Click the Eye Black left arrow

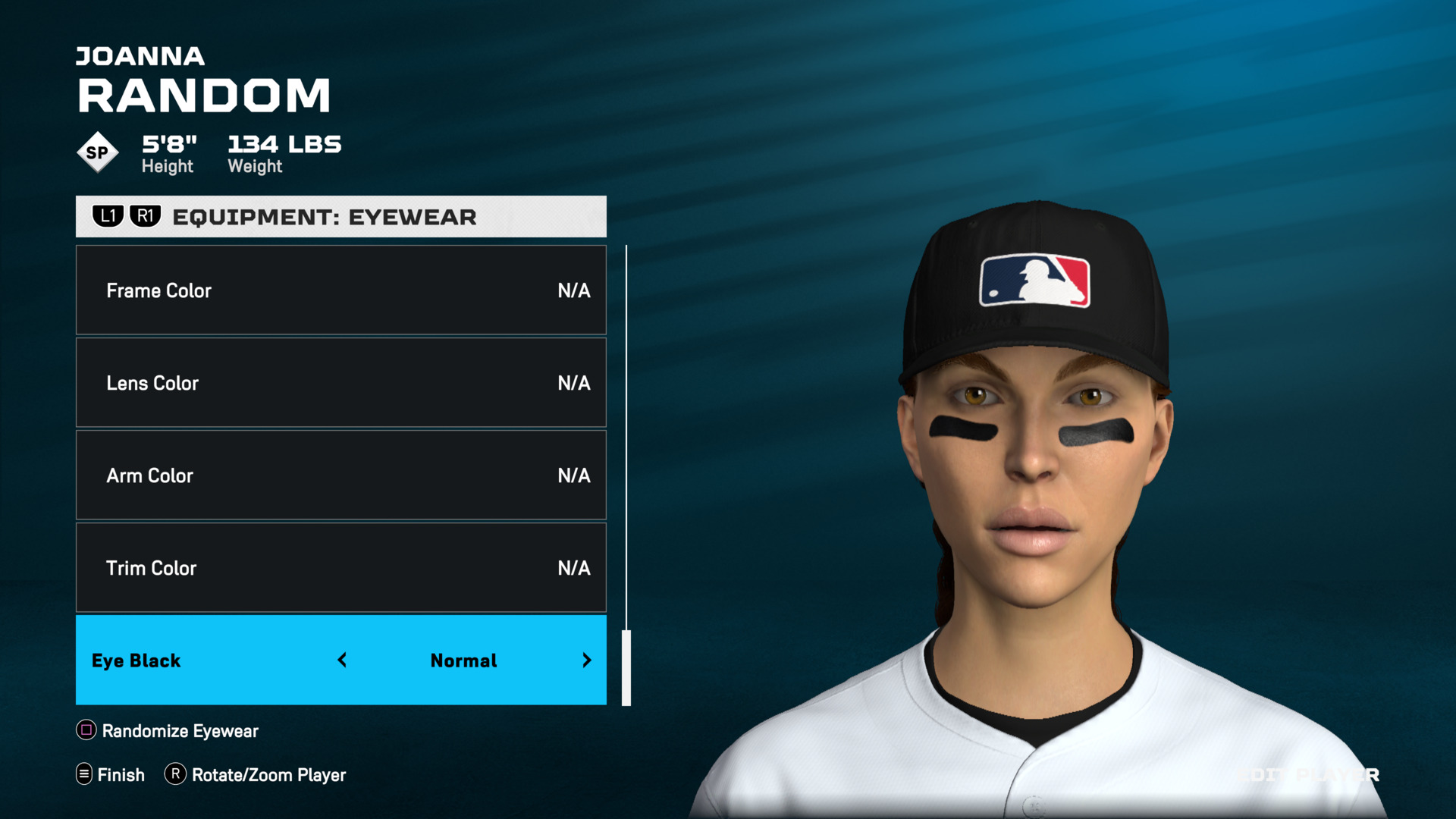(343, 661)
